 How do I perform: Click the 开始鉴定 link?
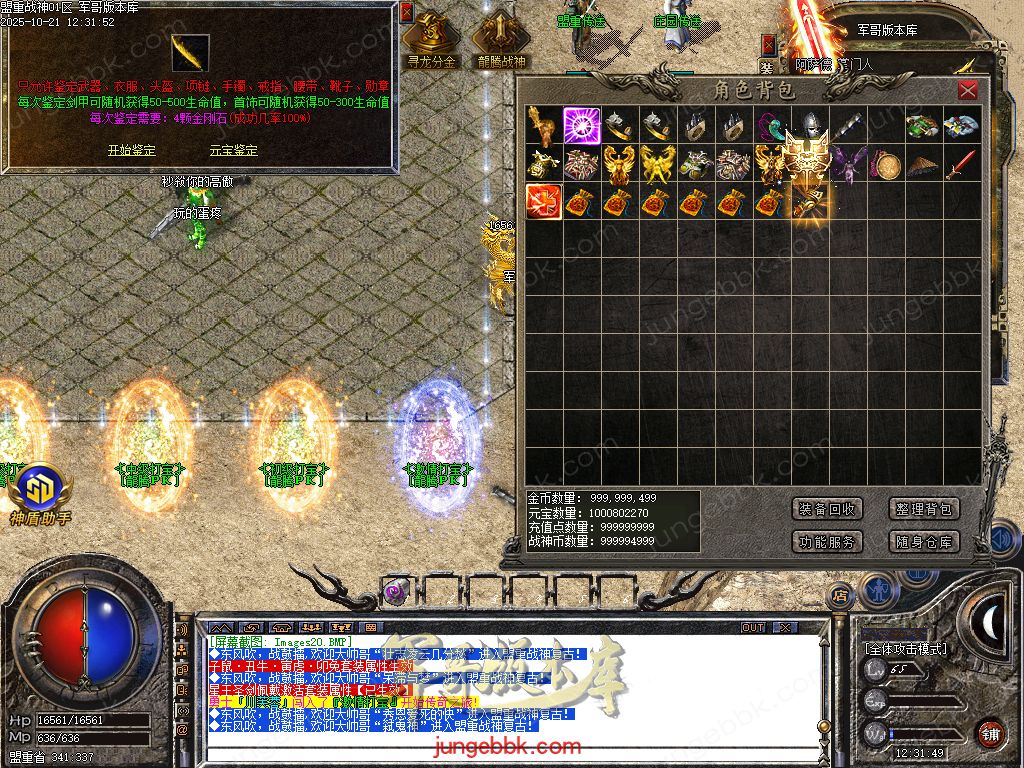pyautogui.click(x=131, y=150)
